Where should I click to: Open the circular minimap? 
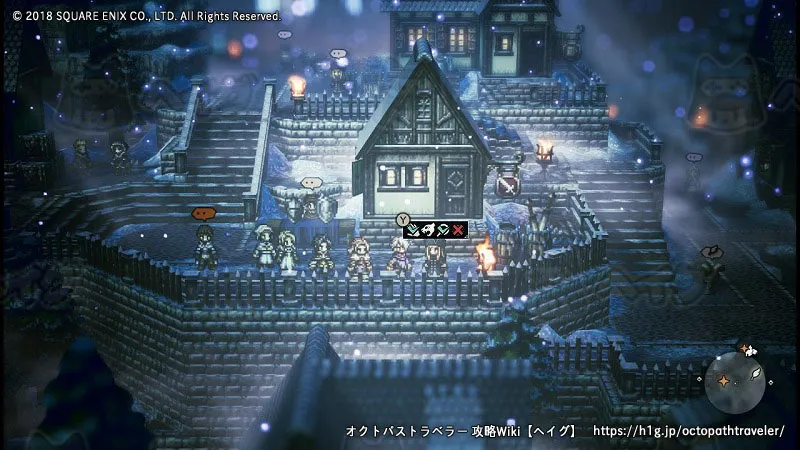[735, 382]
